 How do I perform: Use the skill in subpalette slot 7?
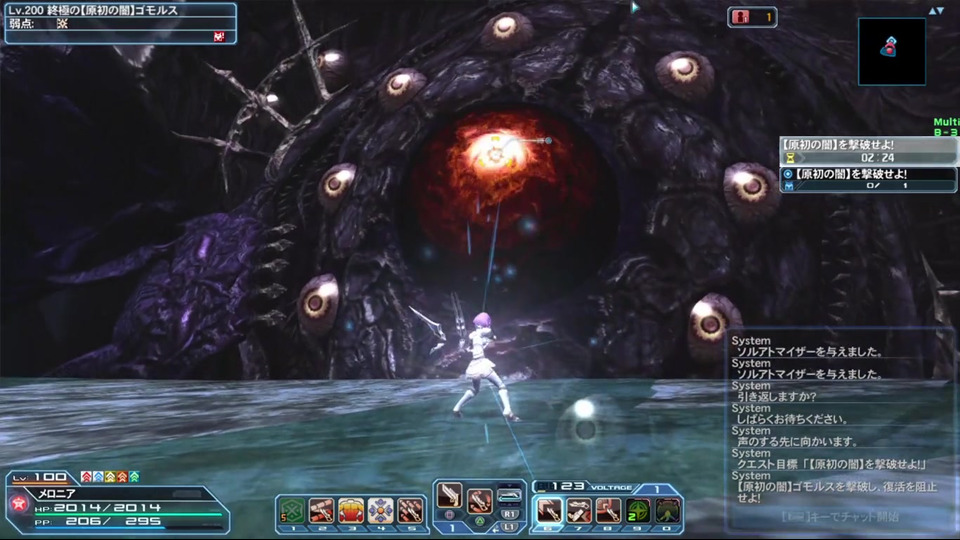579,510
